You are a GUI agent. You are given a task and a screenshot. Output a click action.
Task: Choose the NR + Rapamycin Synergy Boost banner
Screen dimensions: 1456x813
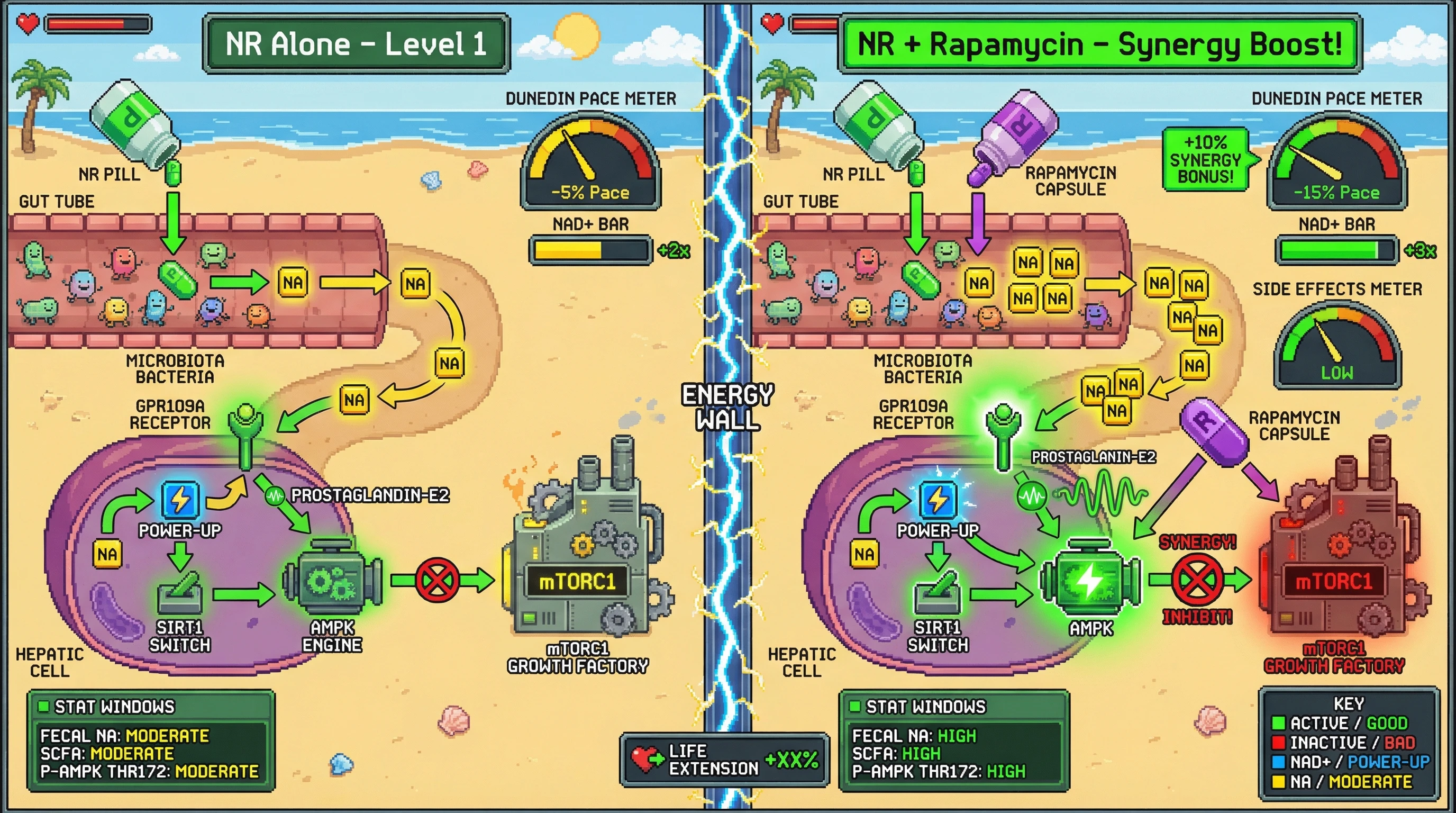click(1099, 44)
